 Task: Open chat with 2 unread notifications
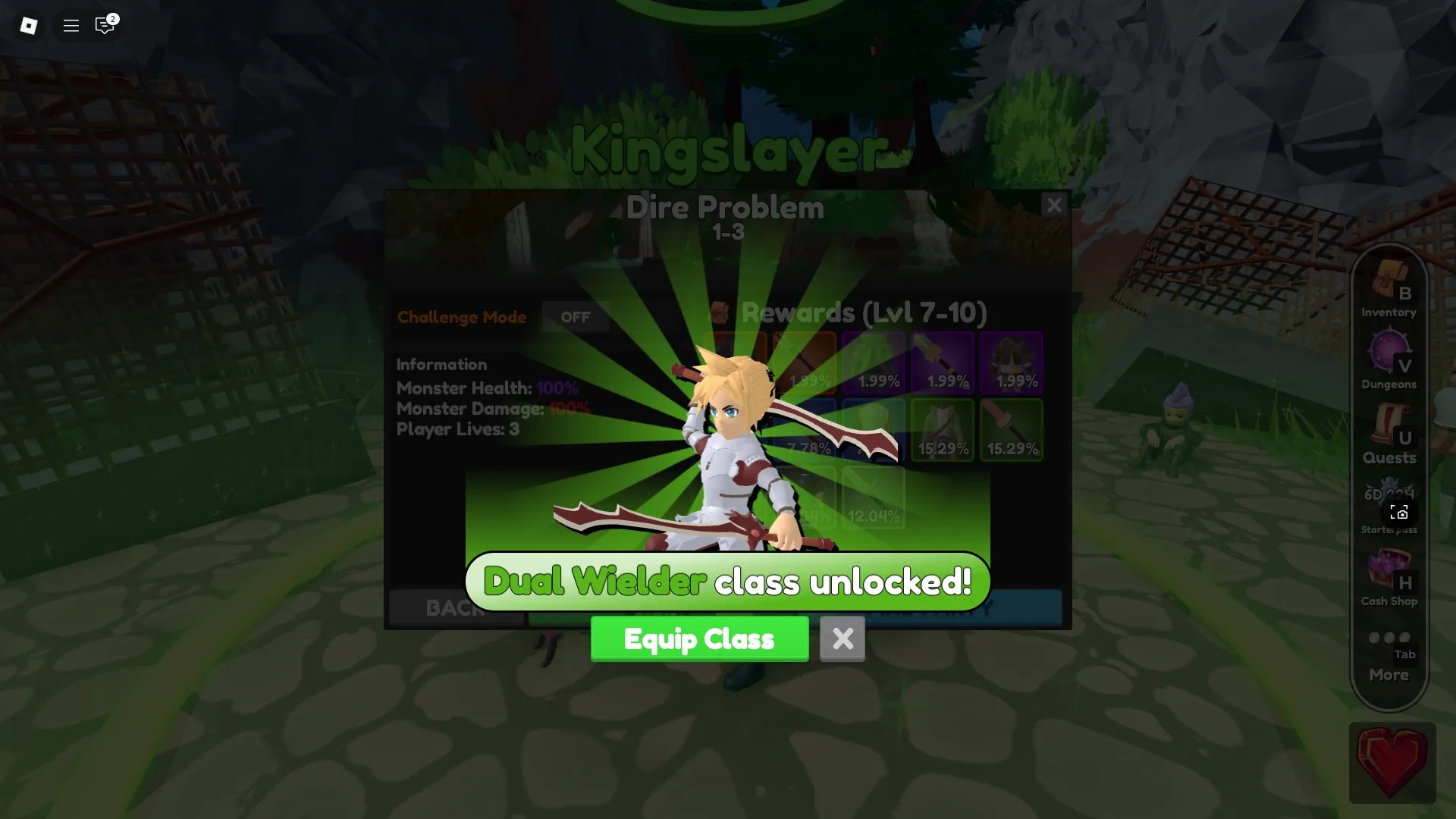[105, 25]
